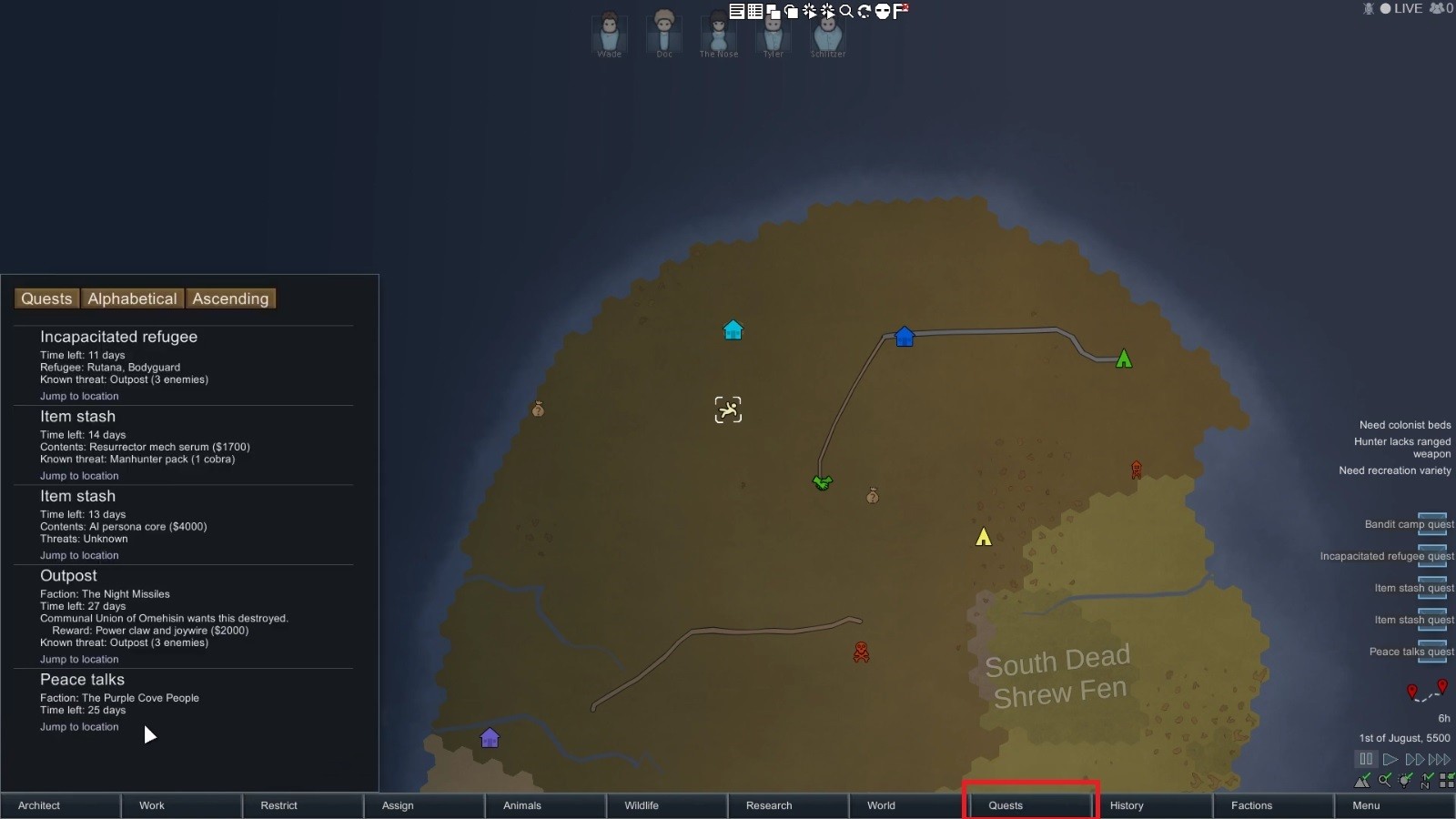Image resolution: width=1456 pixels, height=819 pixels.
Task: Click the flag icon with red X marker
Action: (900, 11)
